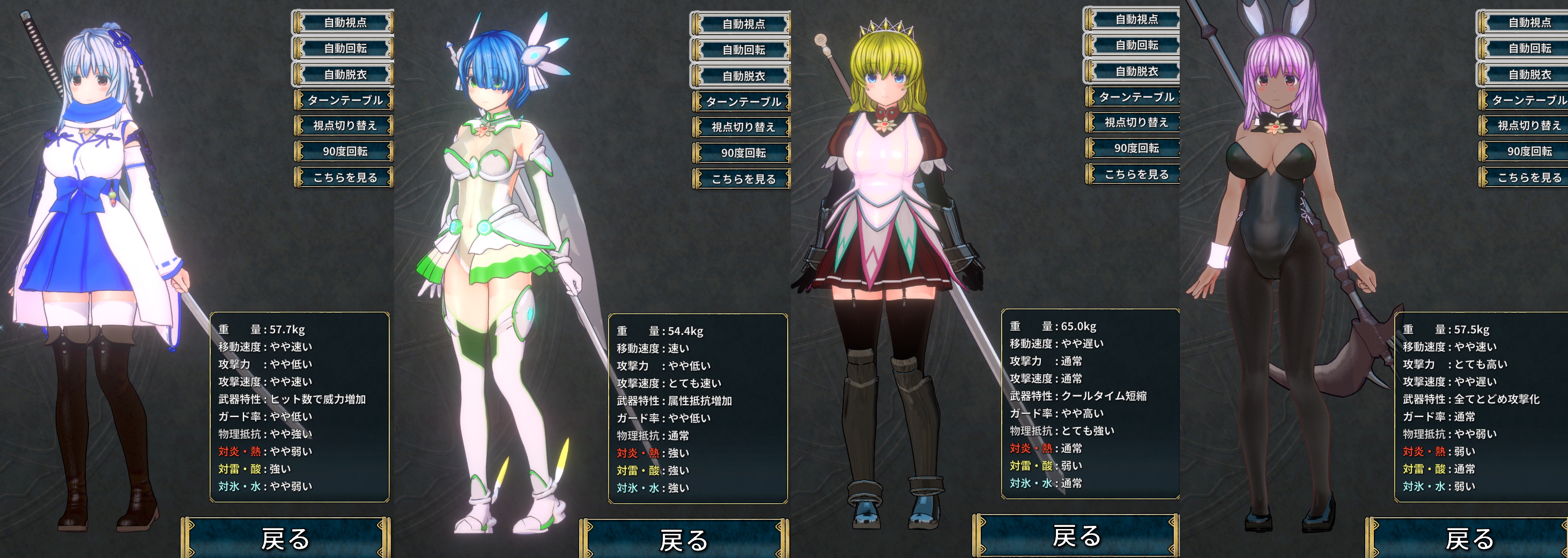This screenshot has width=1568, height=558.
Task: Enable 自動回転 in the silver-haired girl's panel
Action: click(x=344, y=48)
